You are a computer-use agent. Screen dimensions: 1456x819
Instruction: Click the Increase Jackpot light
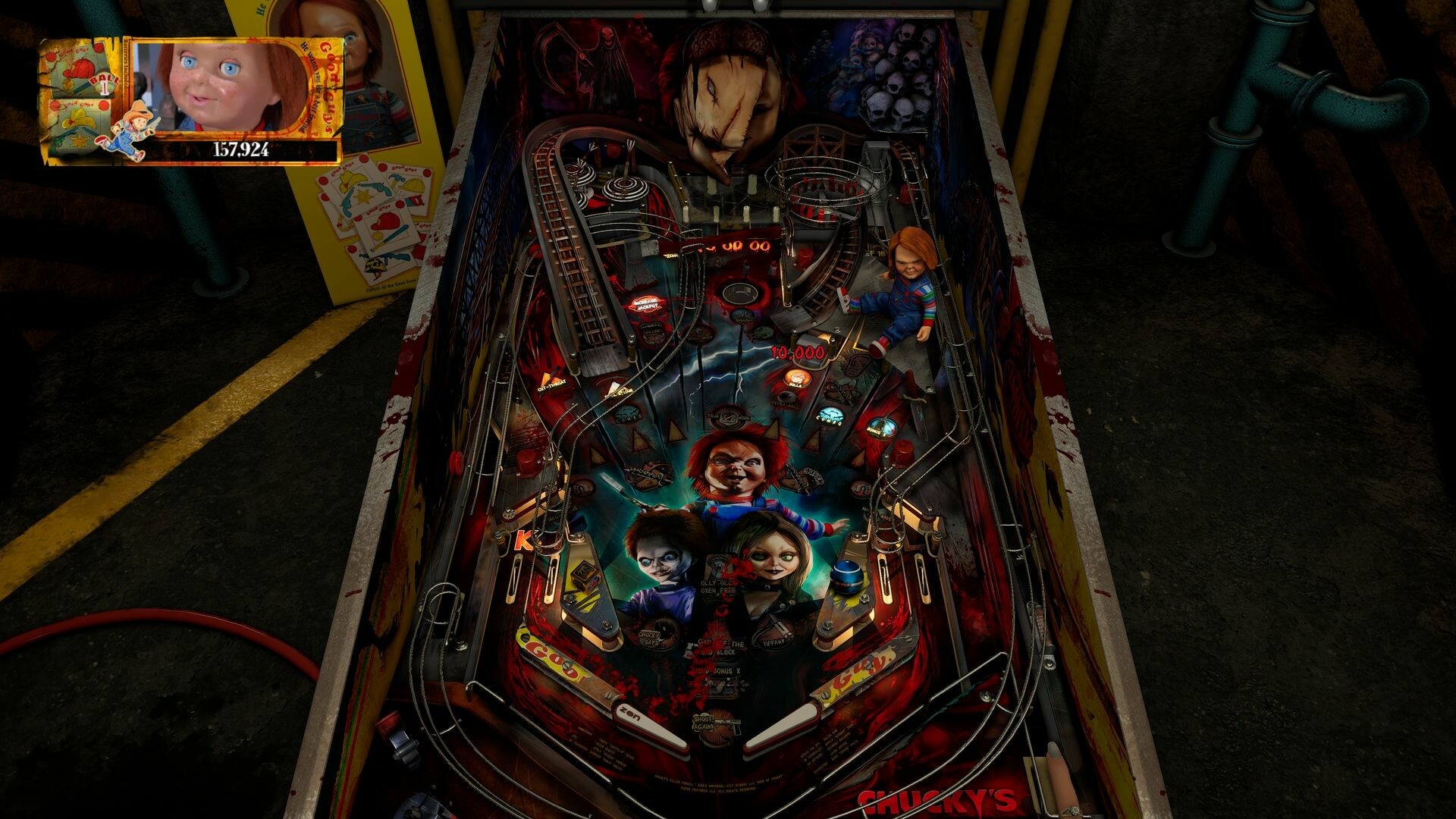pos(647,304)
